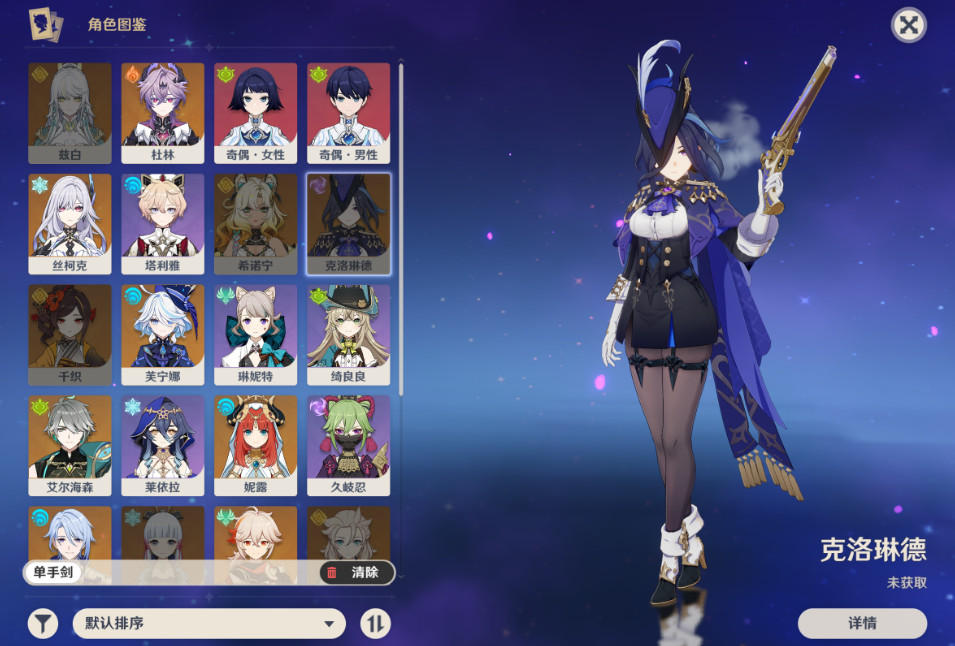View the 希诺宁 character card
Screen dimensions: 955x646
pyautogui.click(x=255, y=224)
